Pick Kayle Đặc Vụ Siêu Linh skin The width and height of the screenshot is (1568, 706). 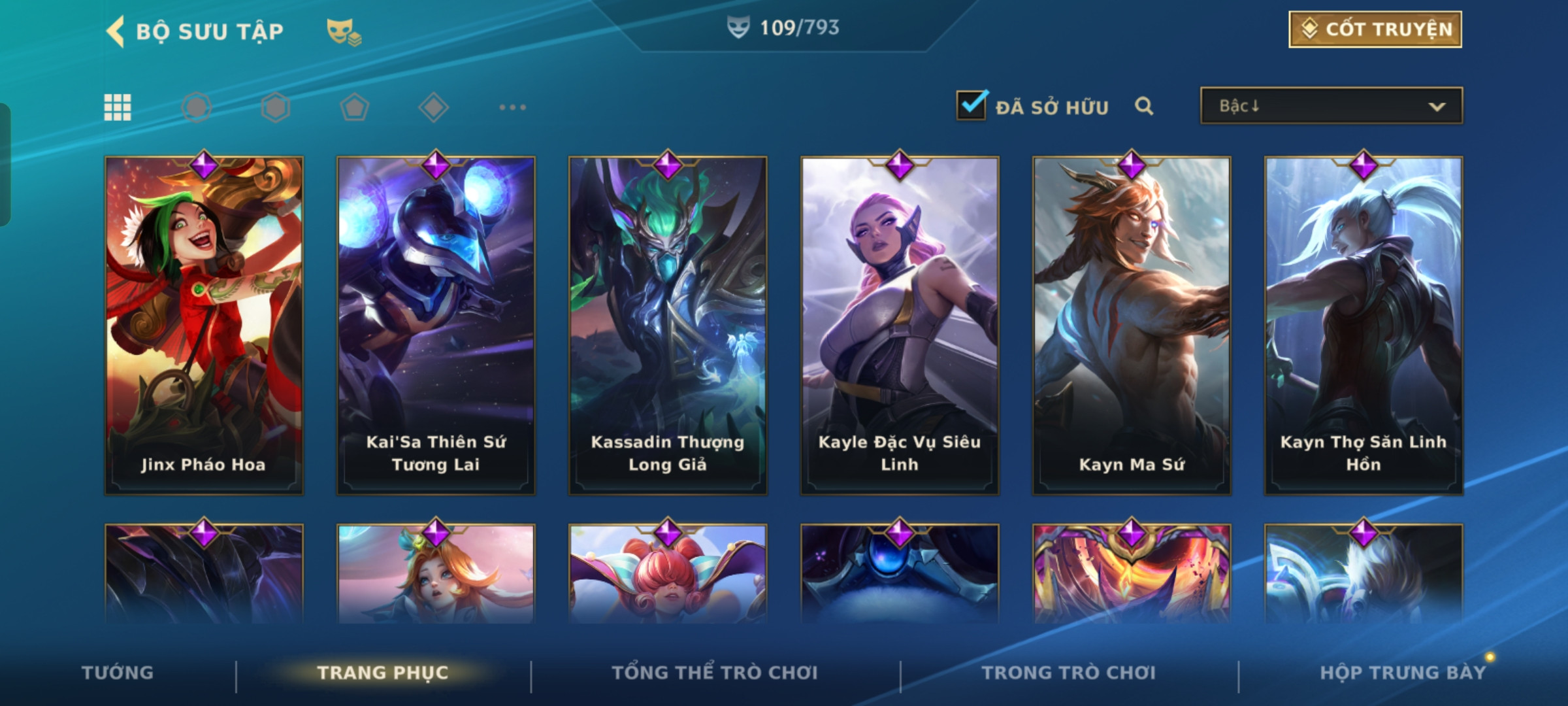click(900, 325)
